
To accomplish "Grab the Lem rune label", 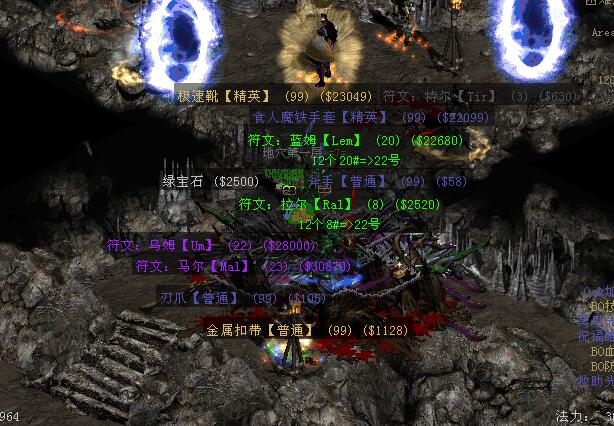I will pos(355,141).
